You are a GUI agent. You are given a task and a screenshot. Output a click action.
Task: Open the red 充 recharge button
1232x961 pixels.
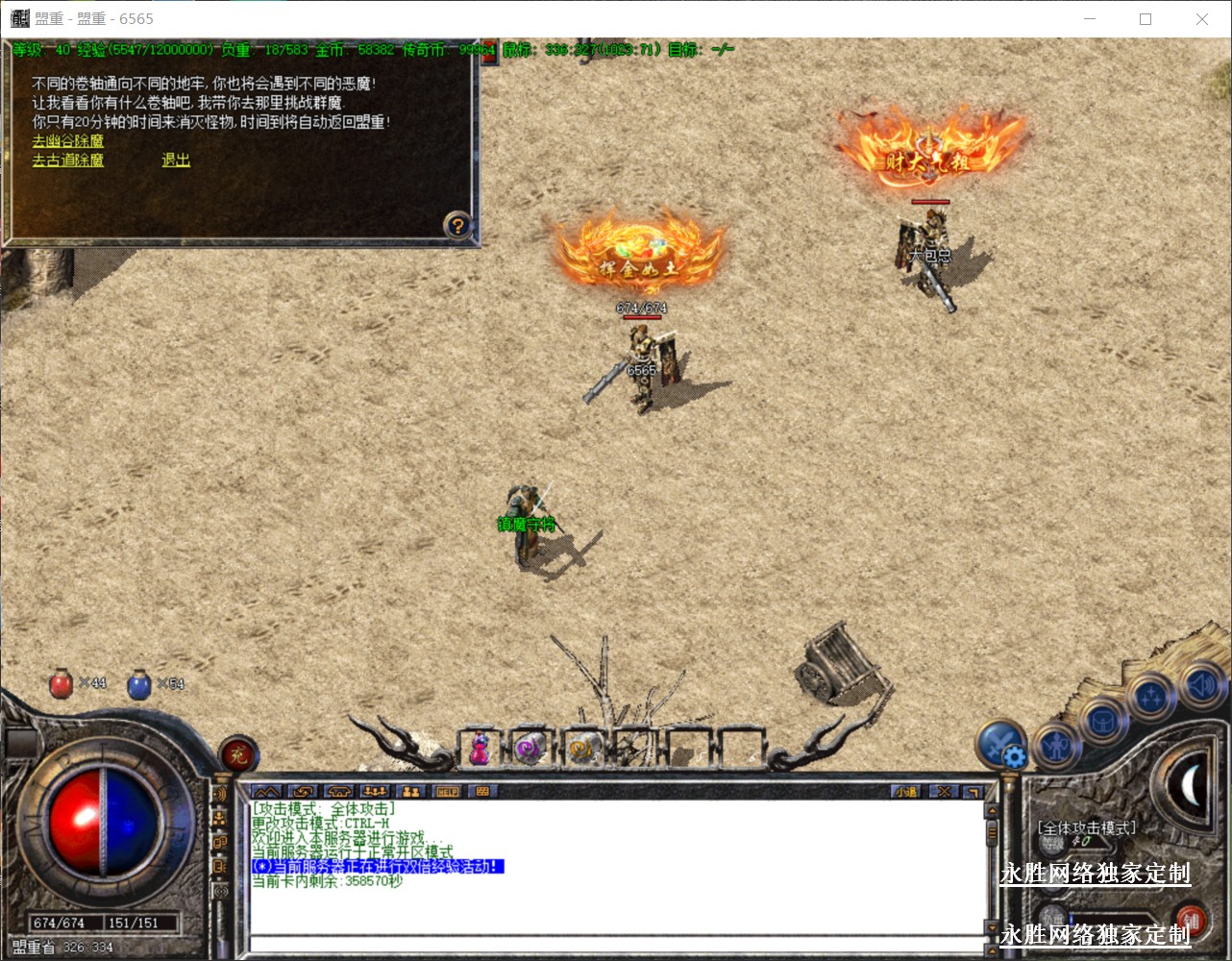[237, 755]
